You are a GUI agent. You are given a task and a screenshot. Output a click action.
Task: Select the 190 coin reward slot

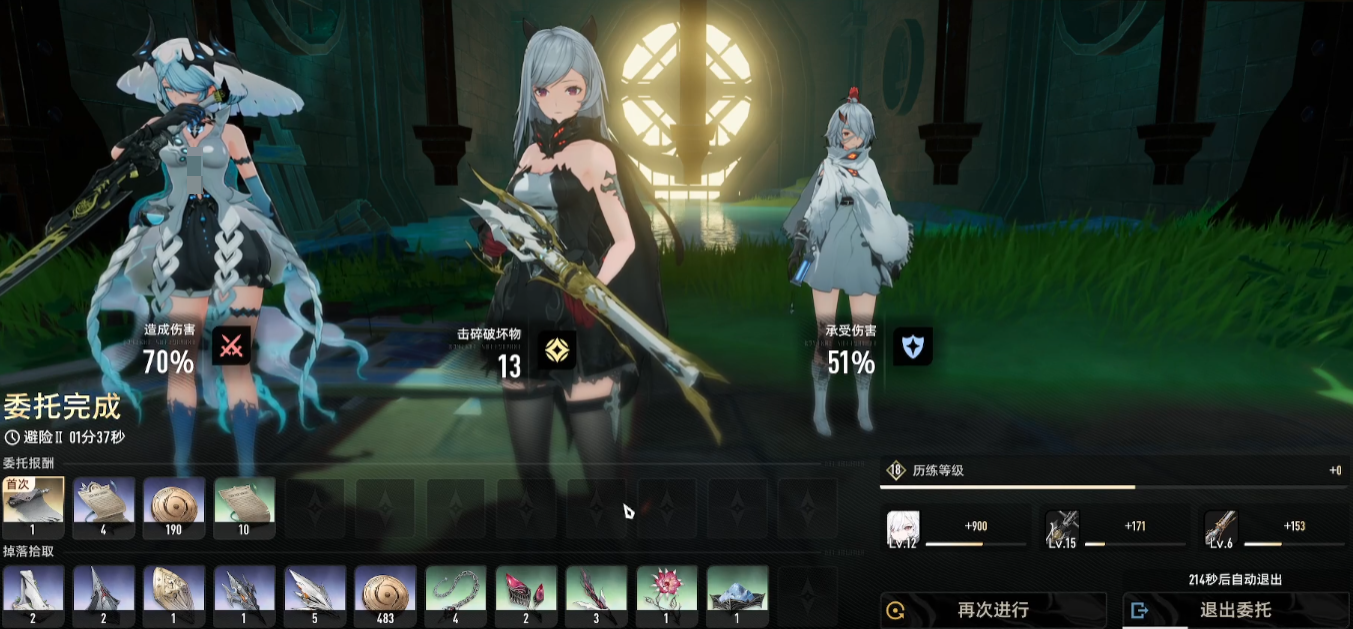[174, 506]
